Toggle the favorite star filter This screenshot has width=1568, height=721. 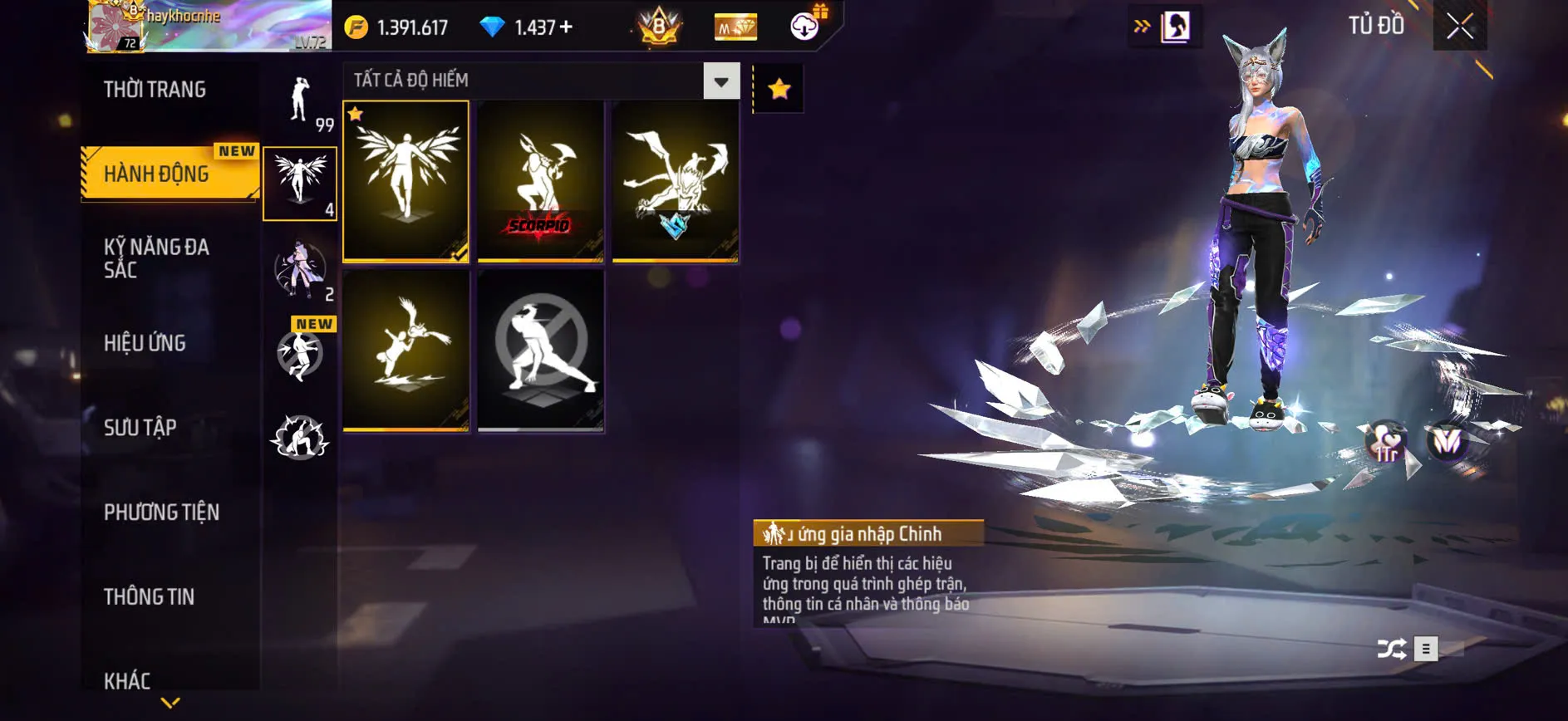pos(779,86)
